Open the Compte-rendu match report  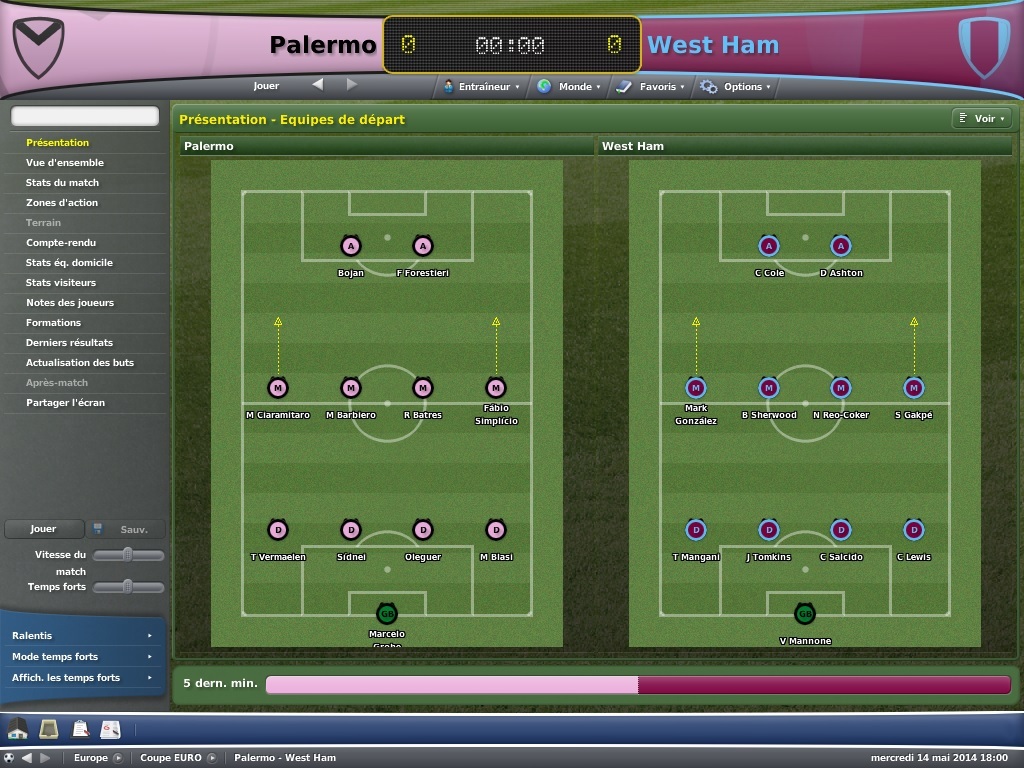pos(59,243)
